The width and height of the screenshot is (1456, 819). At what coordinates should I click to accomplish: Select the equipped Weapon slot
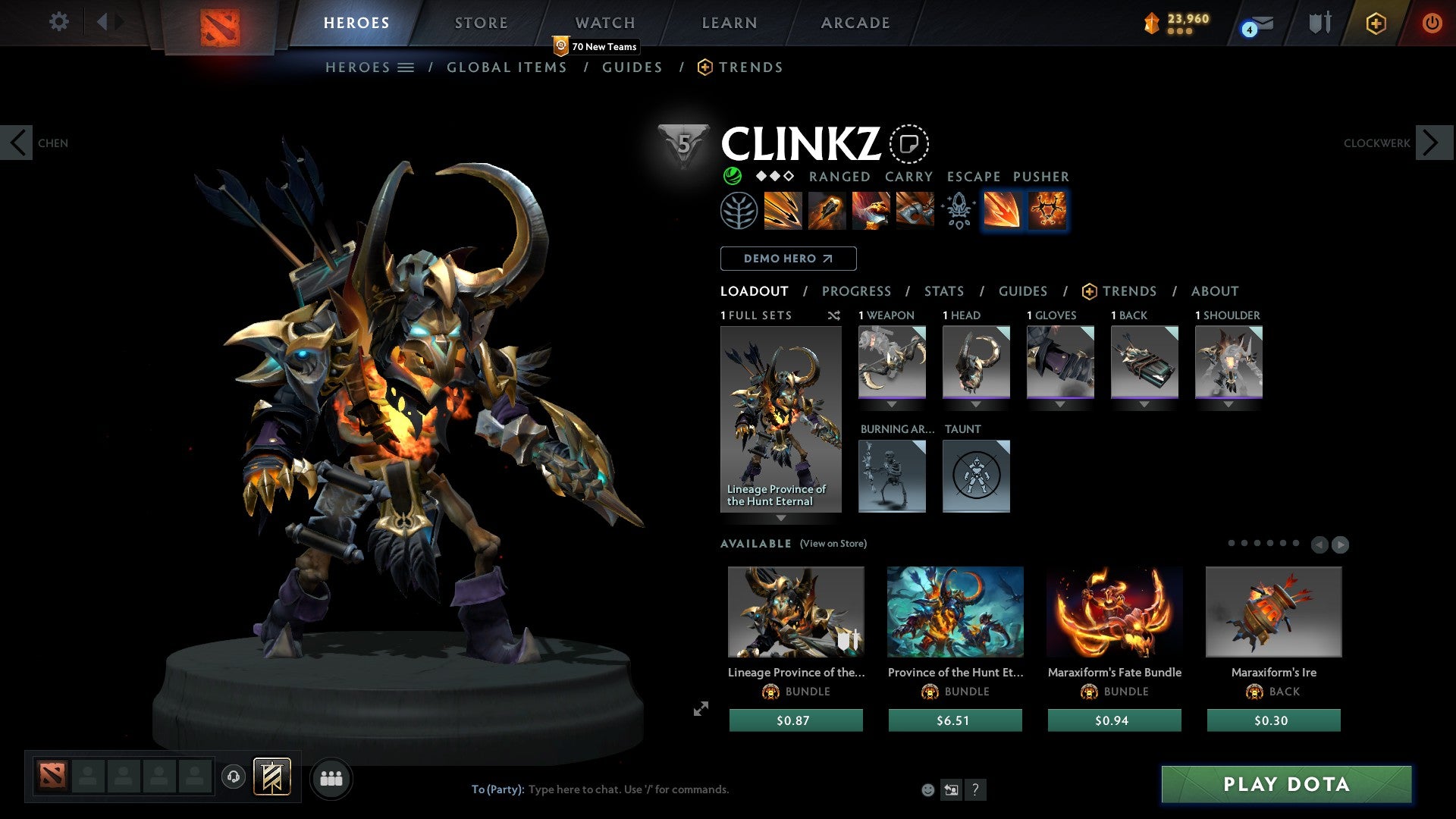tap(892, 362)
